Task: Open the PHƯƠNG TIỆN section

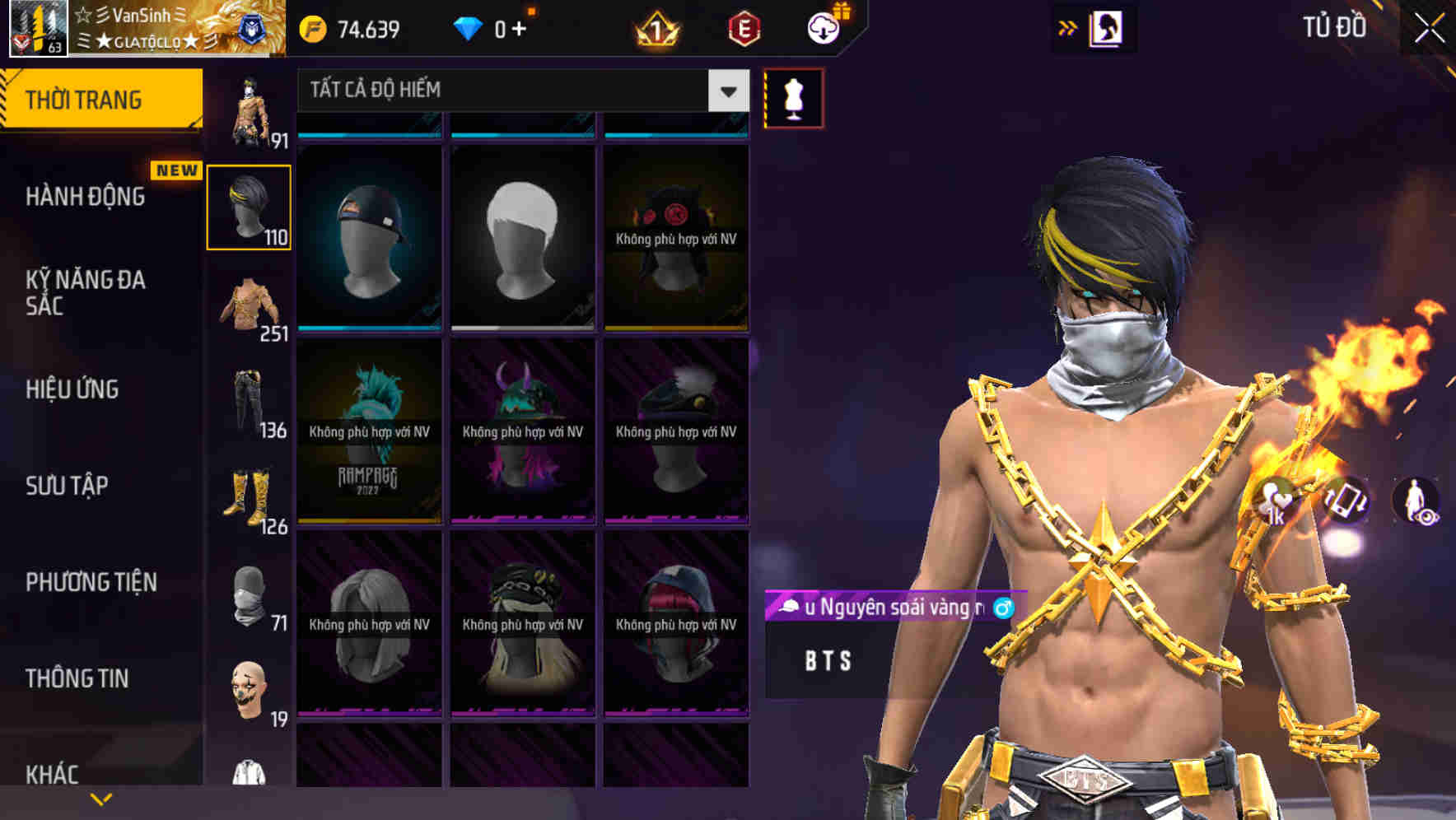Action: [91, 581]
